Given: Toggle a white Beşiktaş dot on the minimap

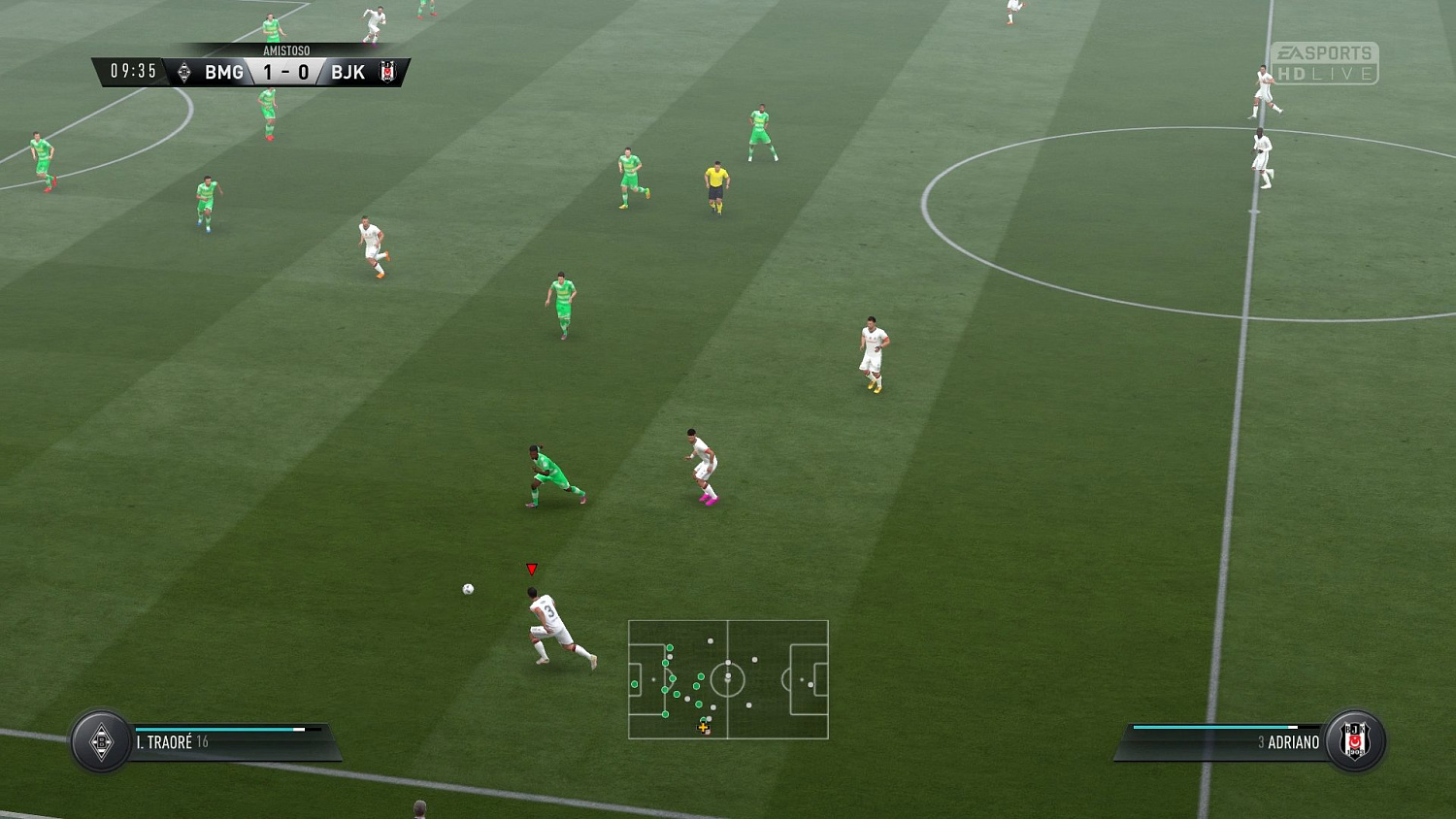Looking at the screenshot, I should 755,659.
